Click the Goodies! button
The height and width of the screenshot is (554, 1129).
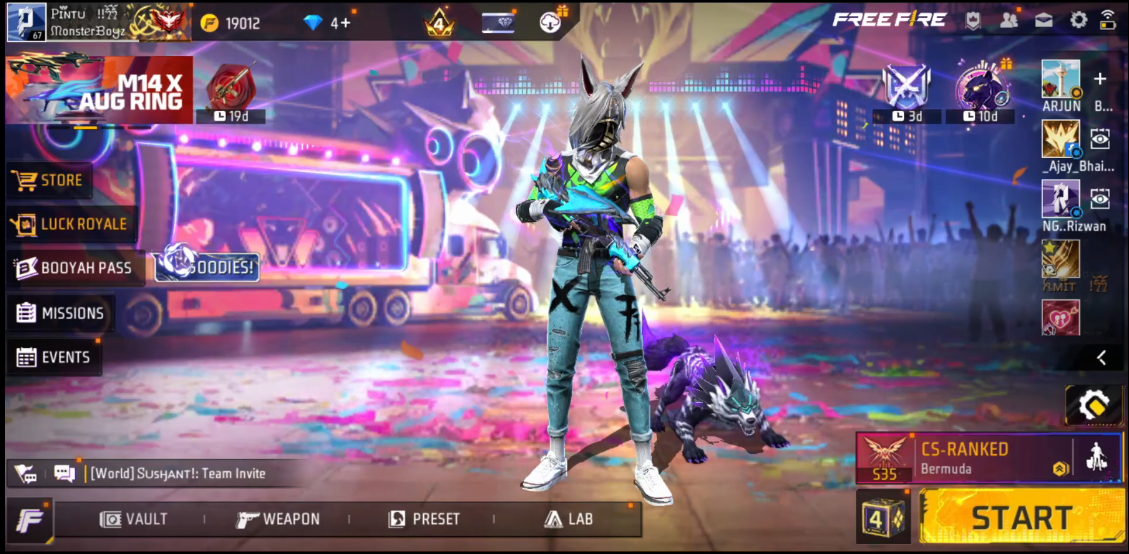pyautogui.click(x=207, y=267)
